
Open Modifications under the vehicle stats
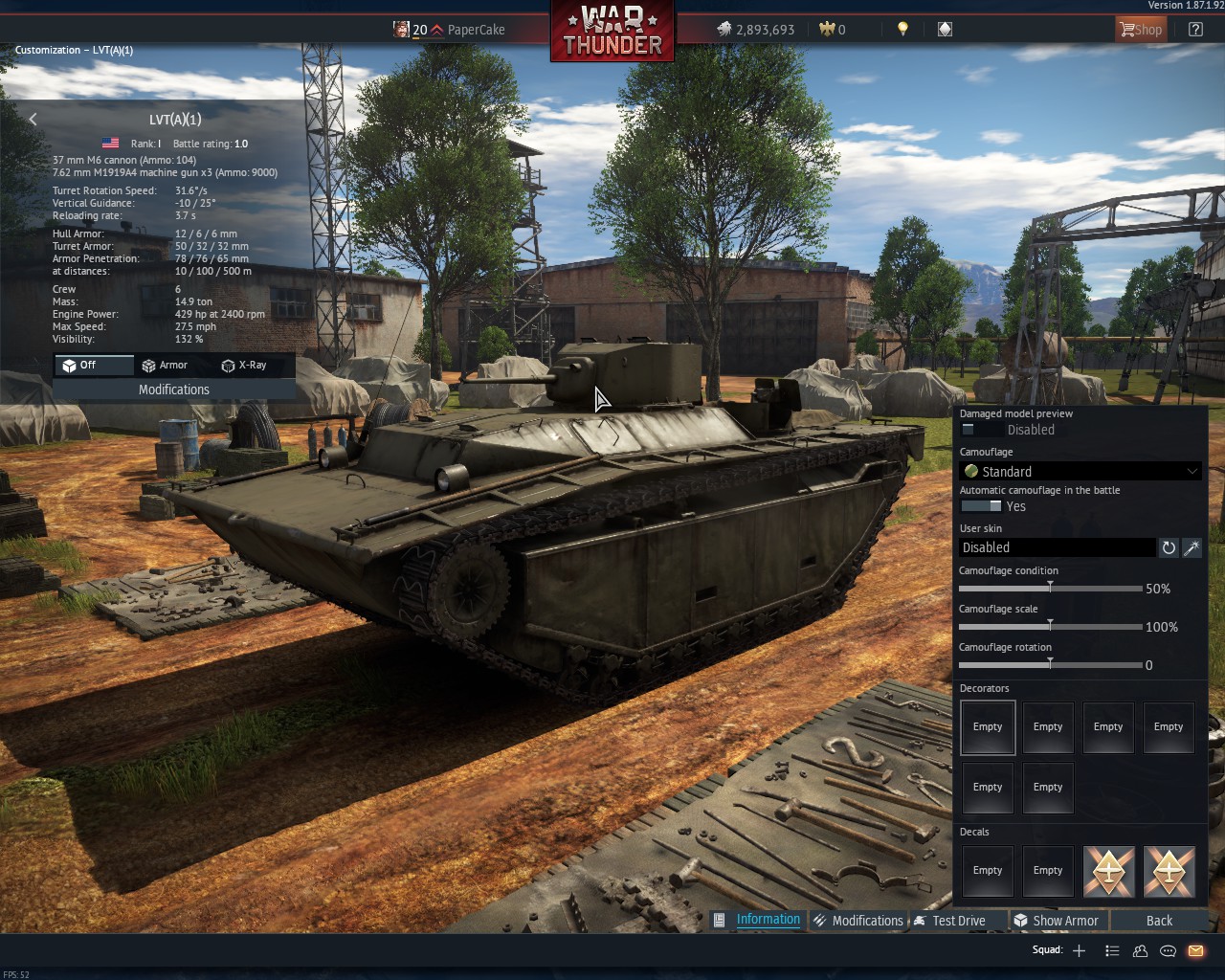[173, 390]
